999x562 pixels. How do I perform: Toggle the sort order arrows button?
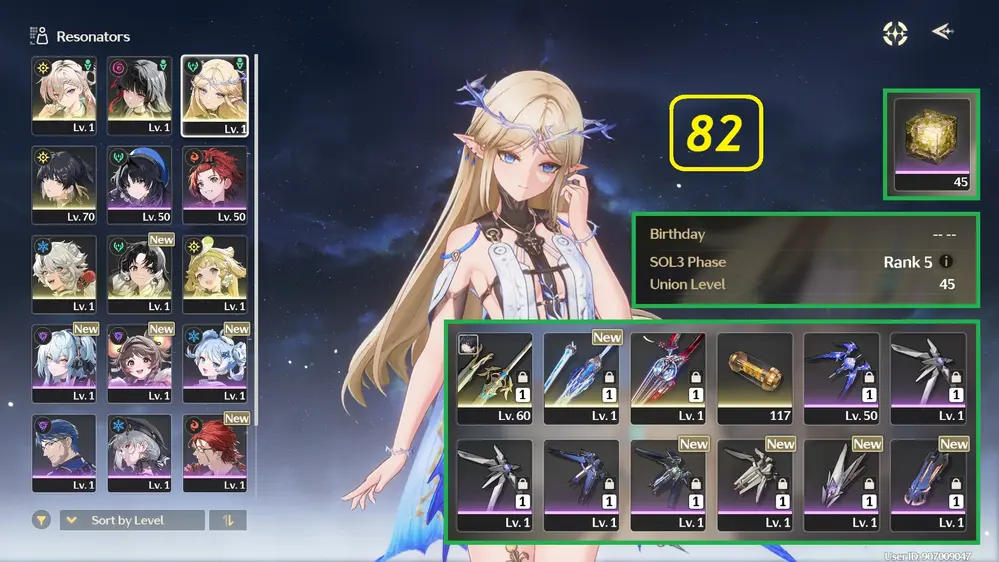tap(227, 520)
